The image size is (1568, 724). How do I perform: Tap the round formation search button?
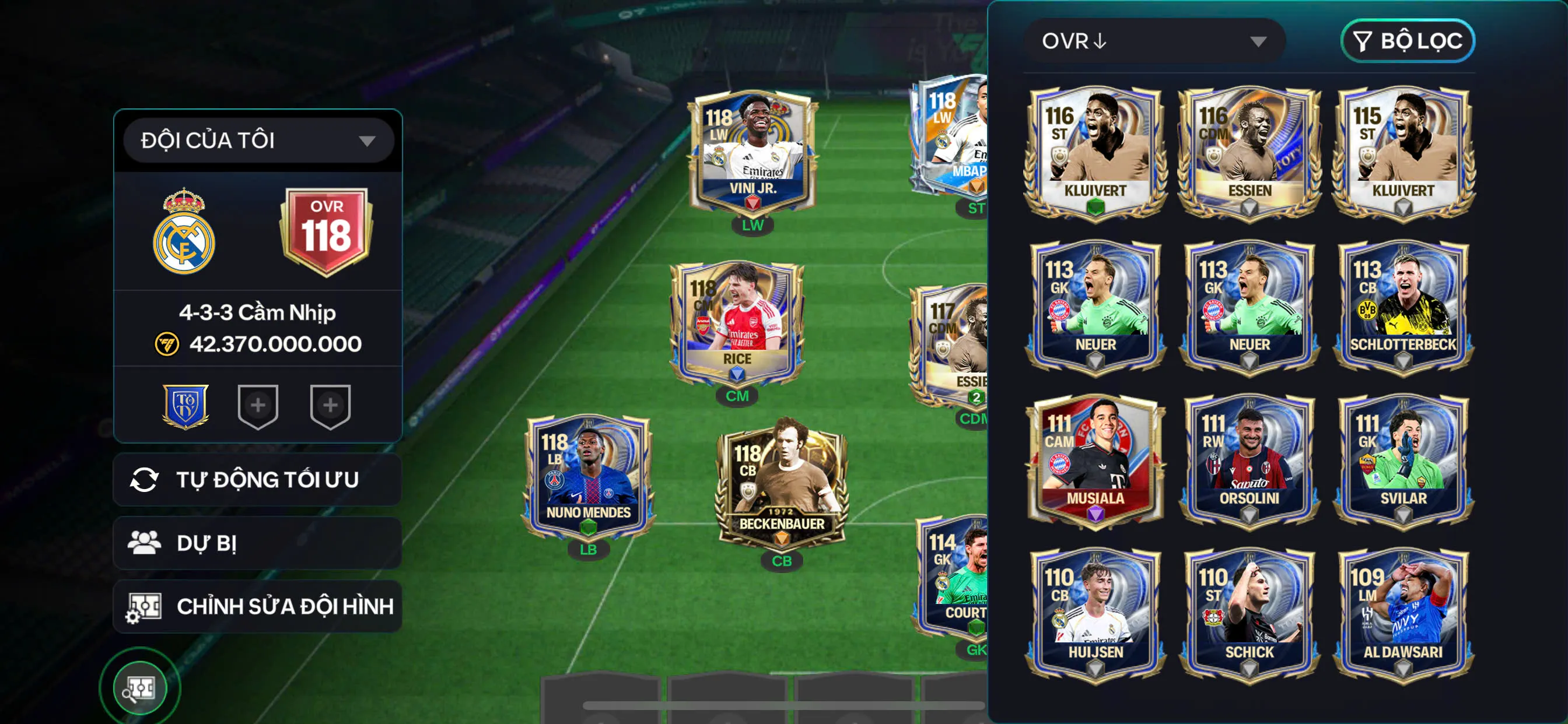coord(140,688)
